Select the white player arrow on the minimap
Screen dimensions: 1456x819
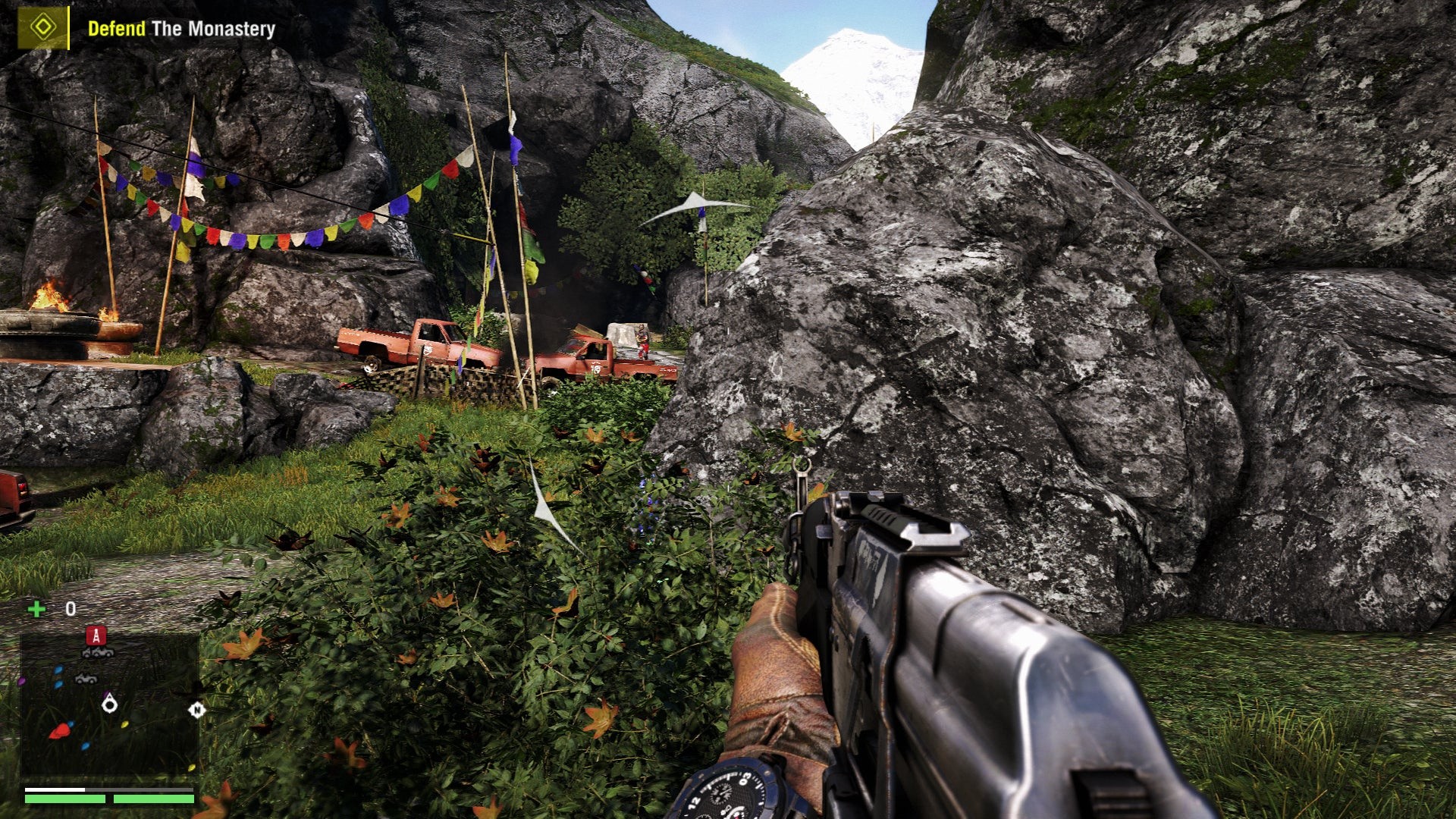click(110, 704)
